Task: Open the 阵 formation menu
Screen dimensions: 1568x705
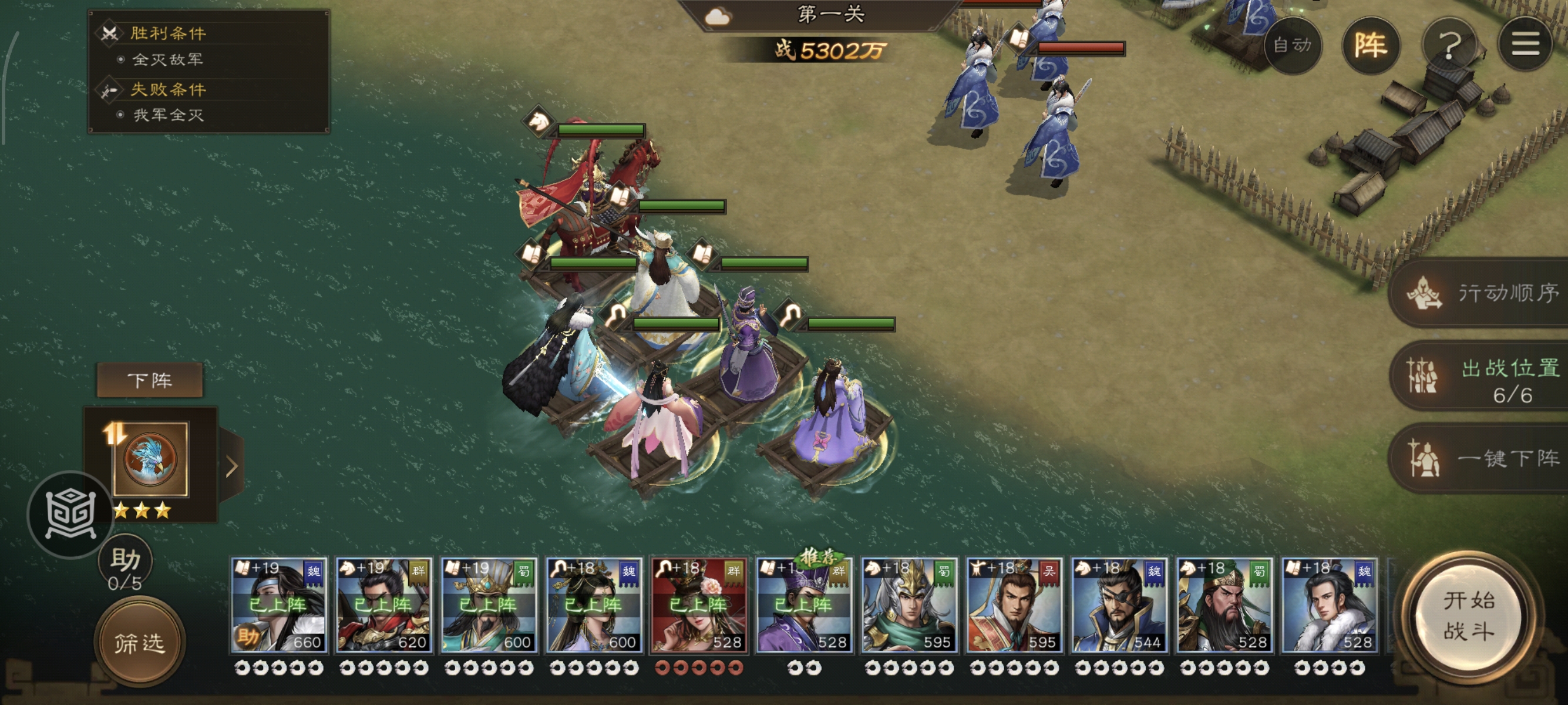Action: [1370, 45]
